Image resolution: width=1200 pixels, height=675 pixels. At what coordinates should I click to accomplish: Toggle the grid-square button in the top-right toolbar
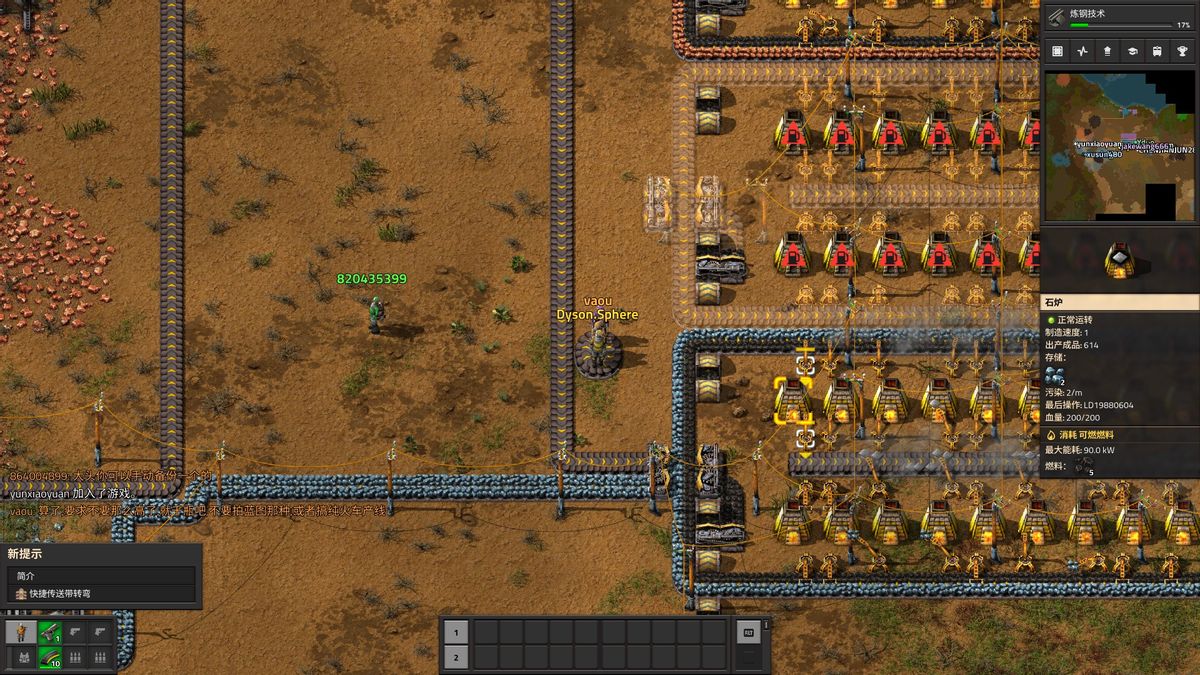(1058, 51)
